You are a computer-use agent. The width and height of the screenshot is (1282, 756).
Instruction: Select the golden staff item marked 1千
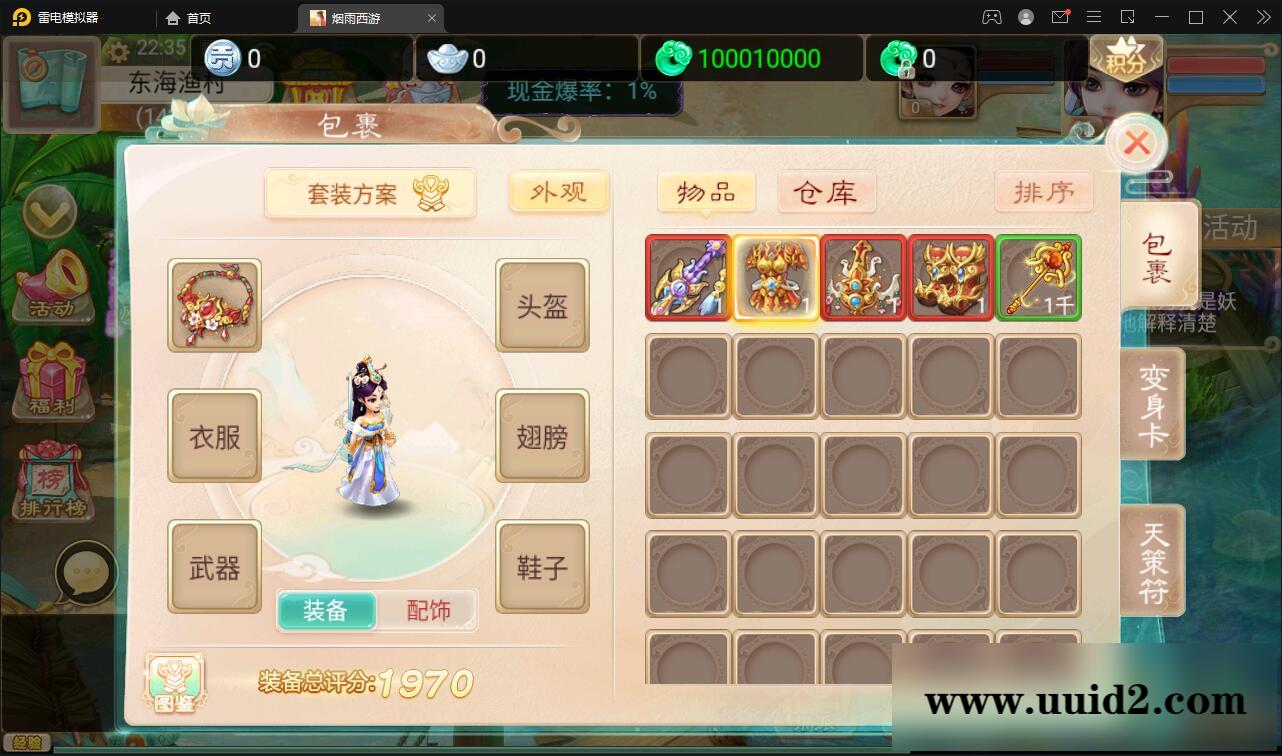(1038, 278)
